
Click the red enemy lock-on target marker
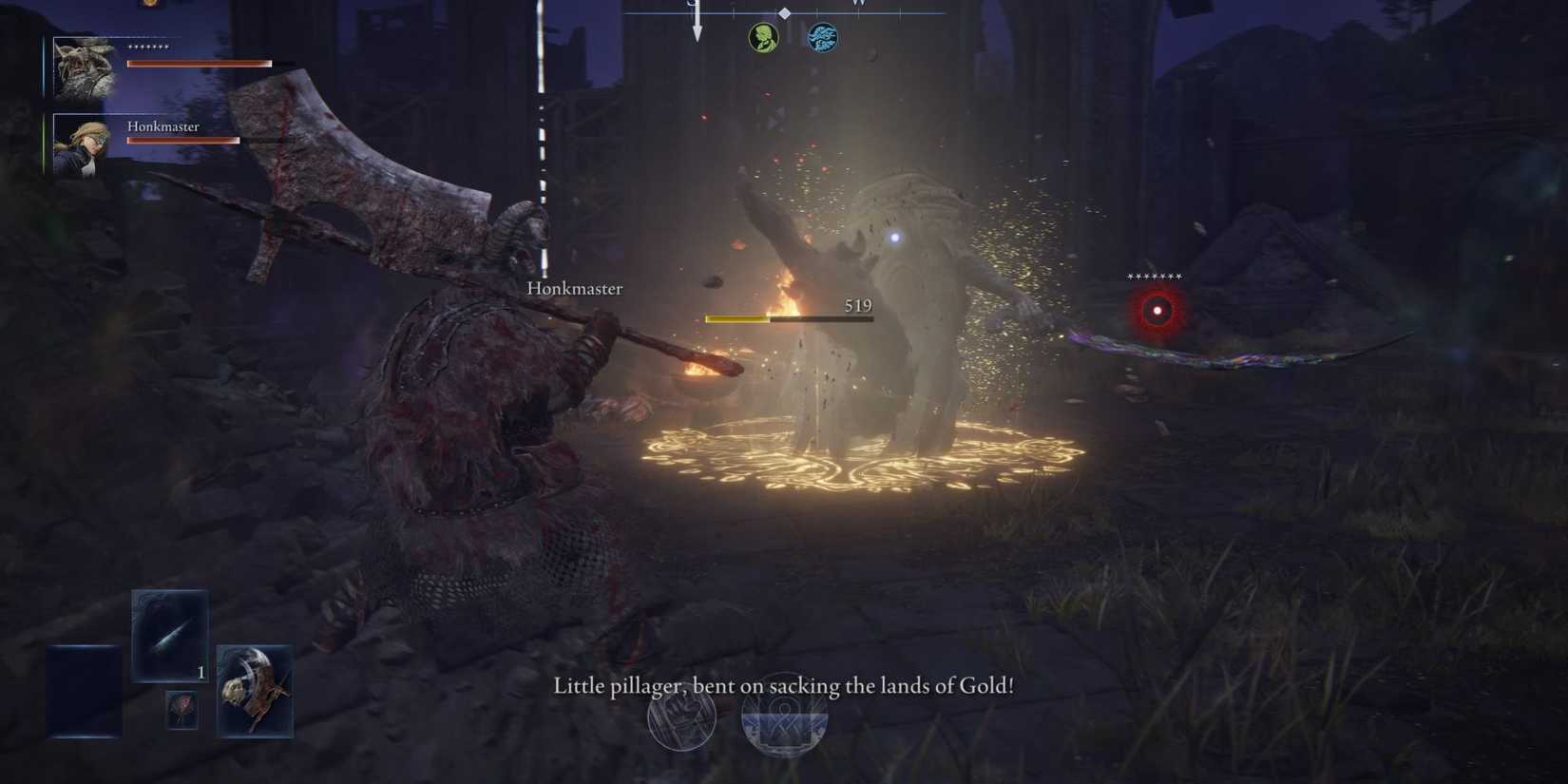tap(1156, 310)
